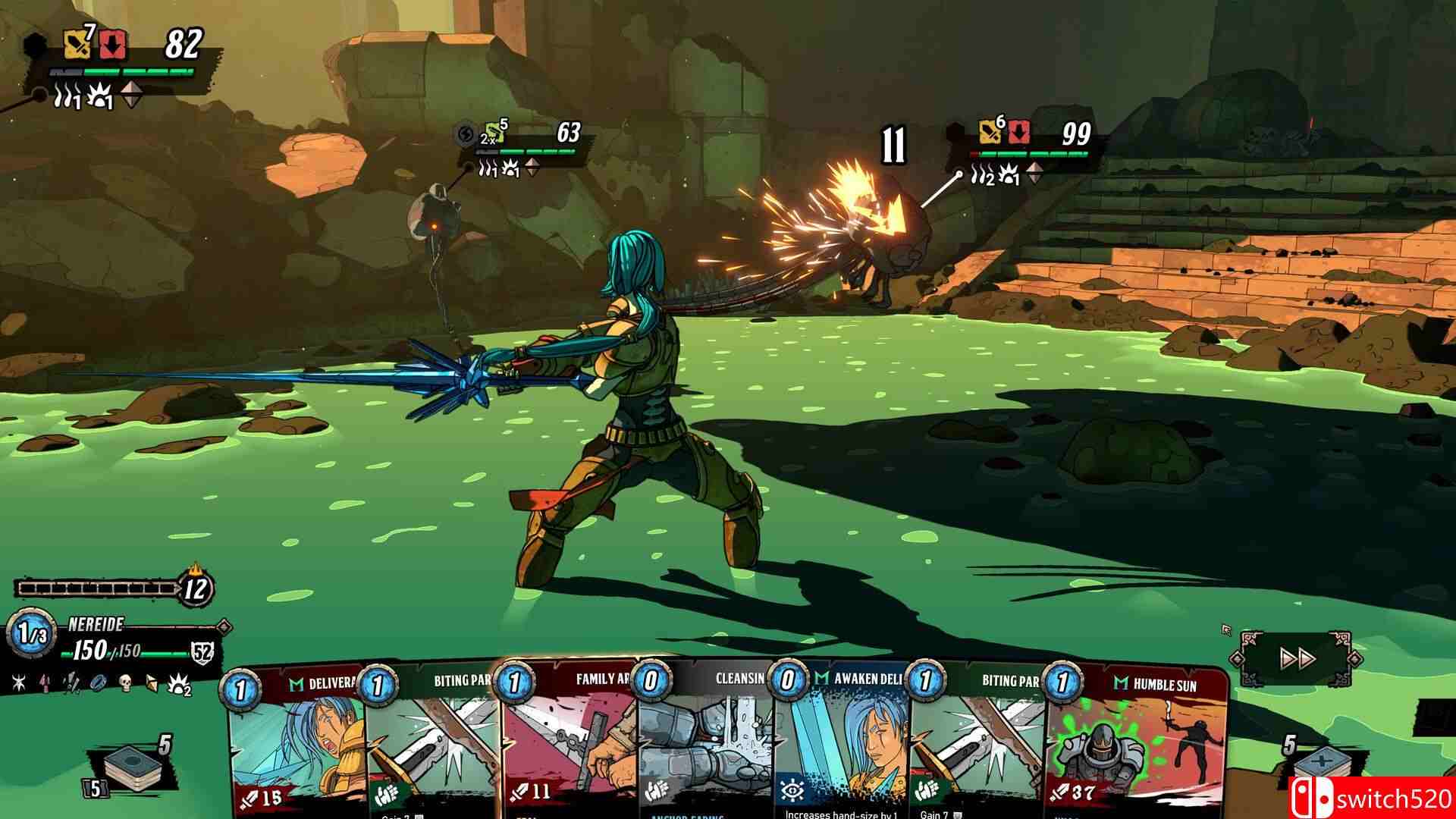
Task: Inspect the blue ring status icon
Action: tap(98, 683)
